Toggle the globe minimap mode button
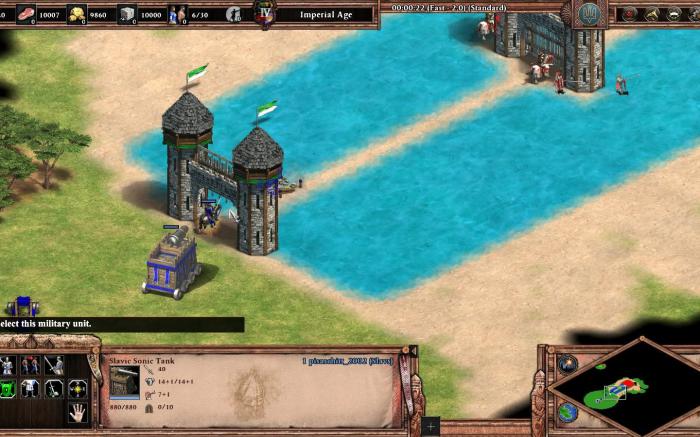The height and width of the screenshot is (437, 700). tap(567, 411)
